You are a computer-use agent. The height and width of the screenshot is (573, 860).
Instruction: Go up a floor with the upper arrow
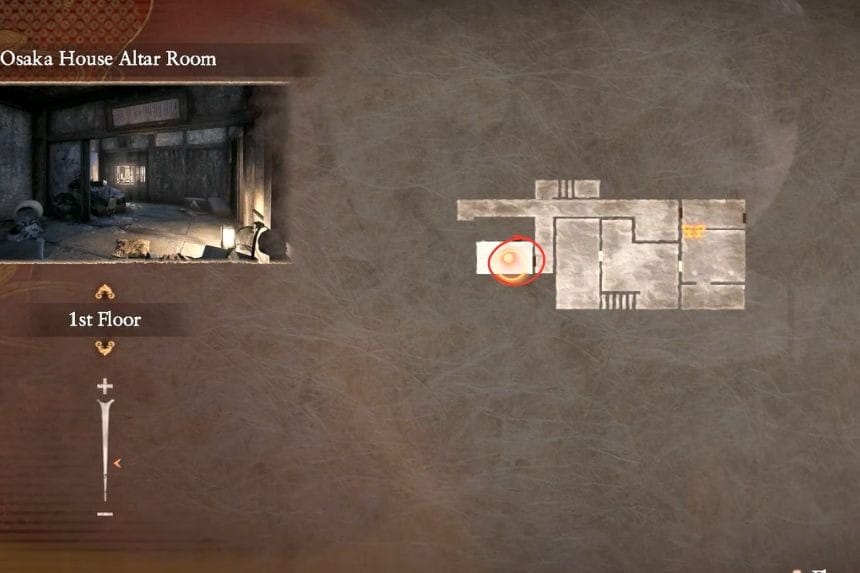[105, 292]
